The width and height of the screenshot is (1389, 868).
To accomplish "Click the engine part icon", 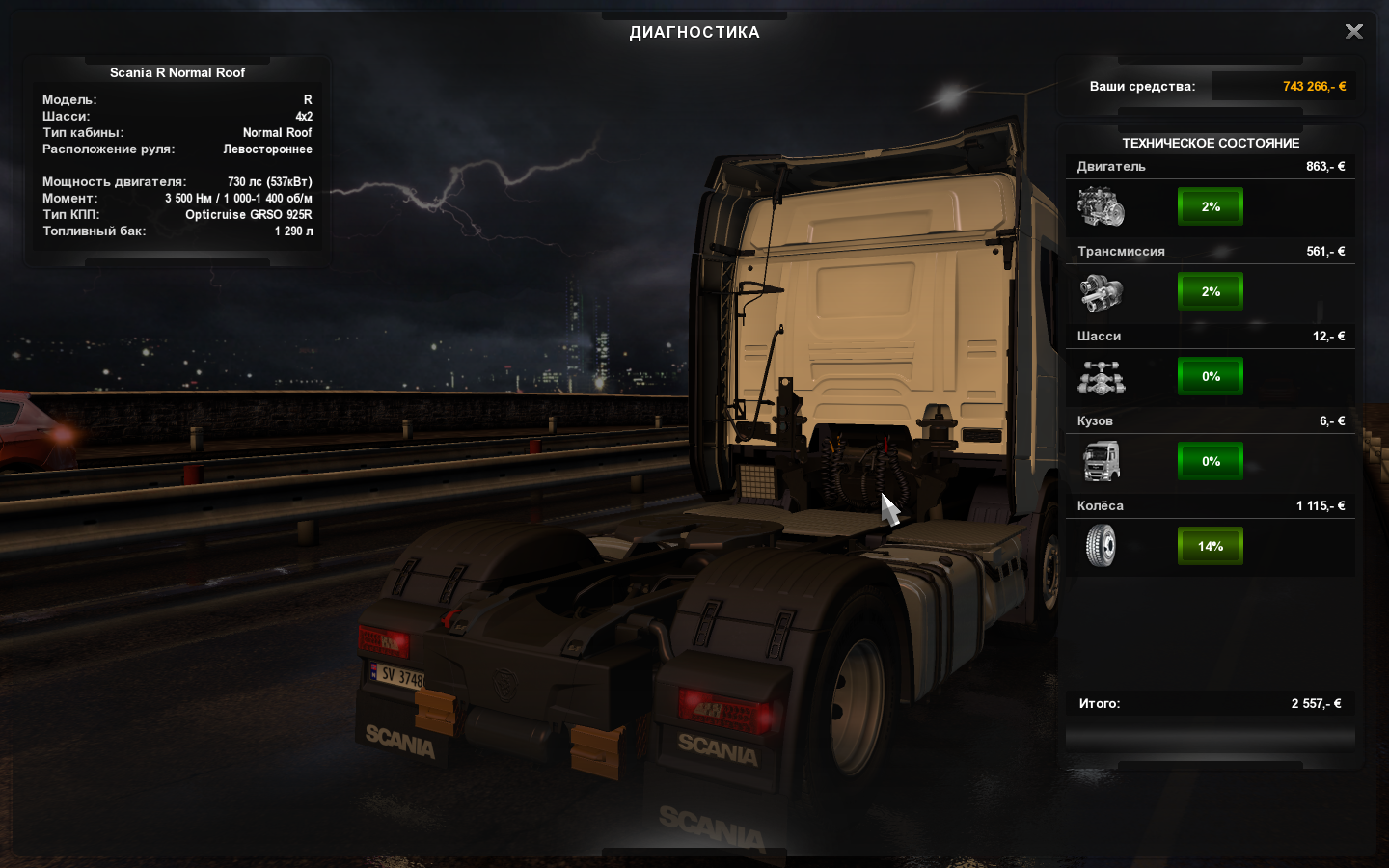I will [x=1101, y=206].
